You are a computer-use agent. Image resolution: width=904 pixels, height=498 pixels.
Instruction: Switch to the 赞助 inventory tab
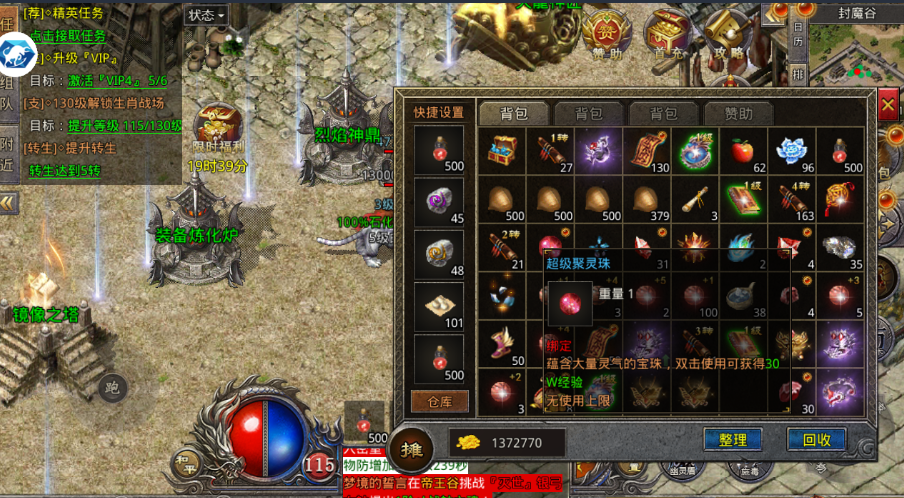click(x=740, y=114)
